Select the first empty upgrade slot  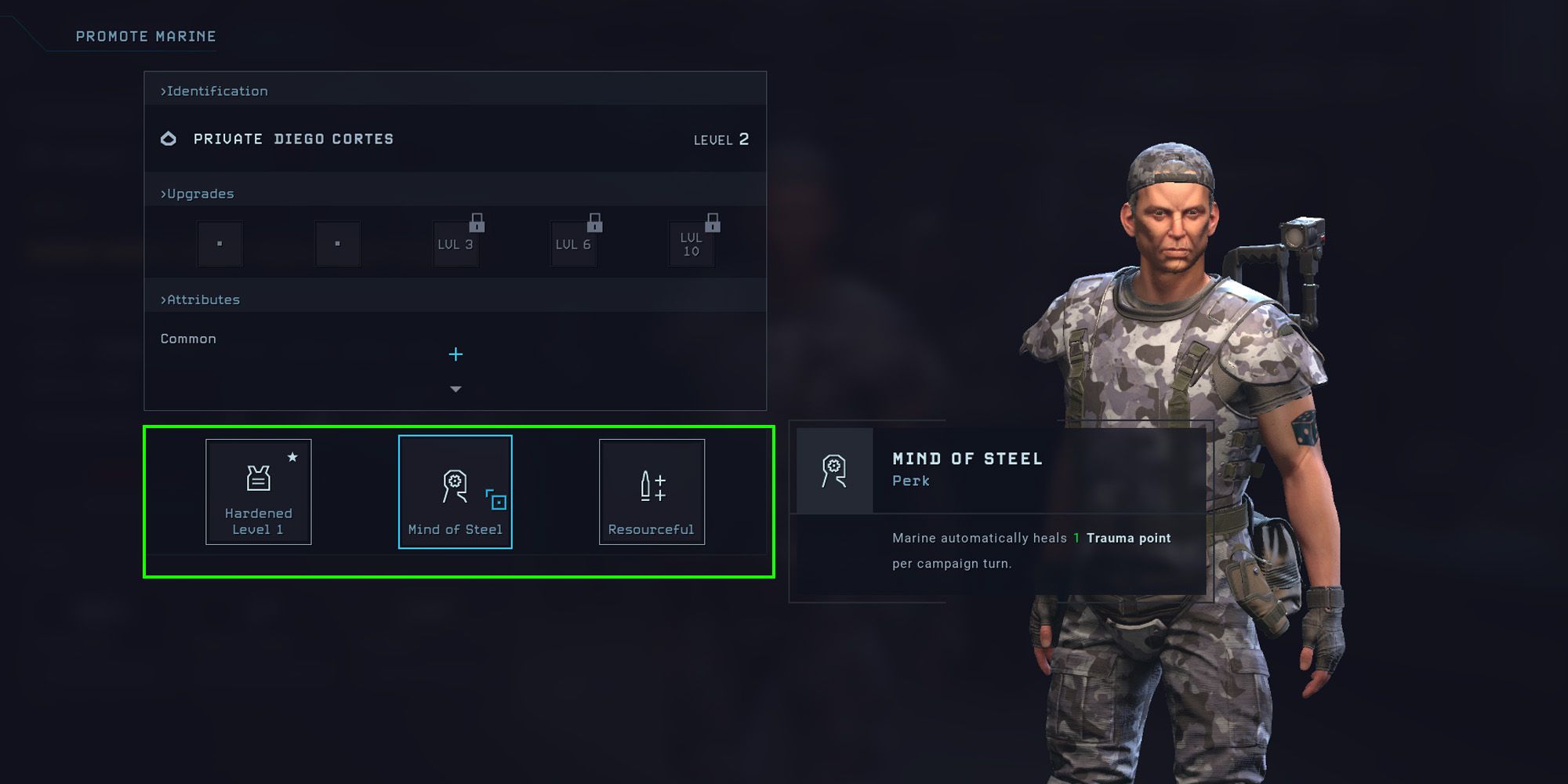click(220, 244)
